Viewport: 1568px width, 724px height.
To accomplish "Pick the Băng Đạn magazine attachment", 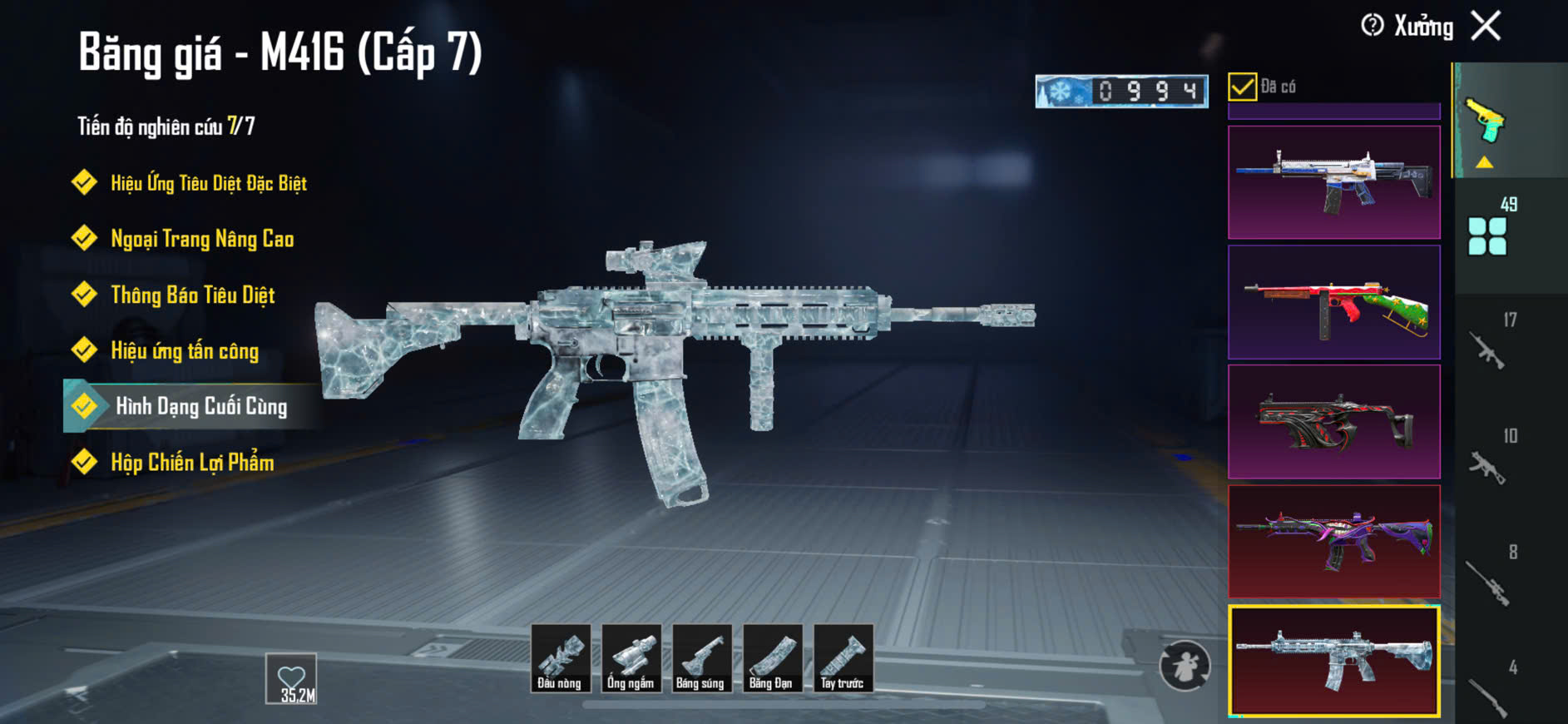I will click(x=772, y=658).
